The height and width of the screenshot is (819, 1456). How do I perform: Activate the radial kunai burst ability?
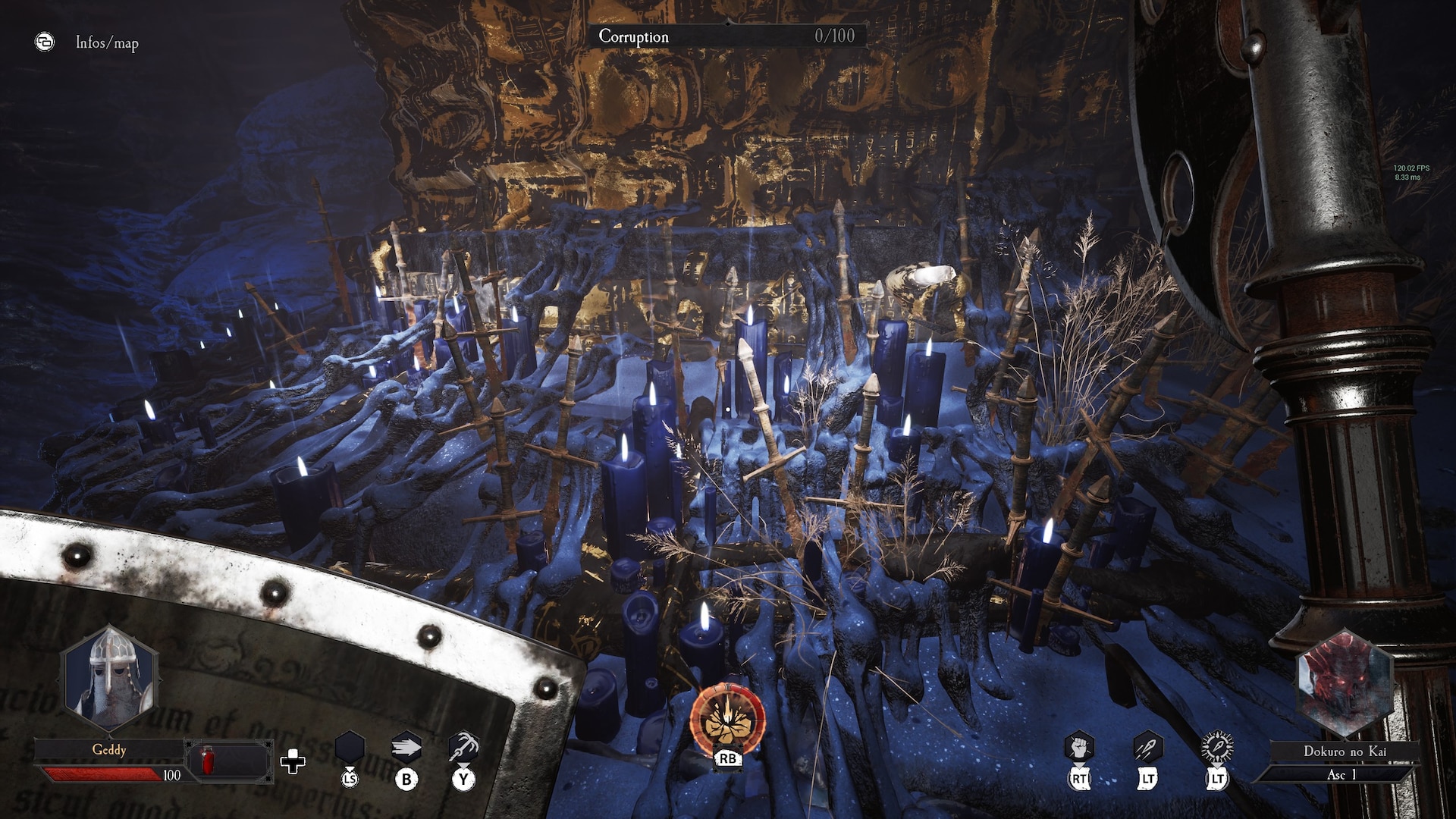tap(1216, 747)
